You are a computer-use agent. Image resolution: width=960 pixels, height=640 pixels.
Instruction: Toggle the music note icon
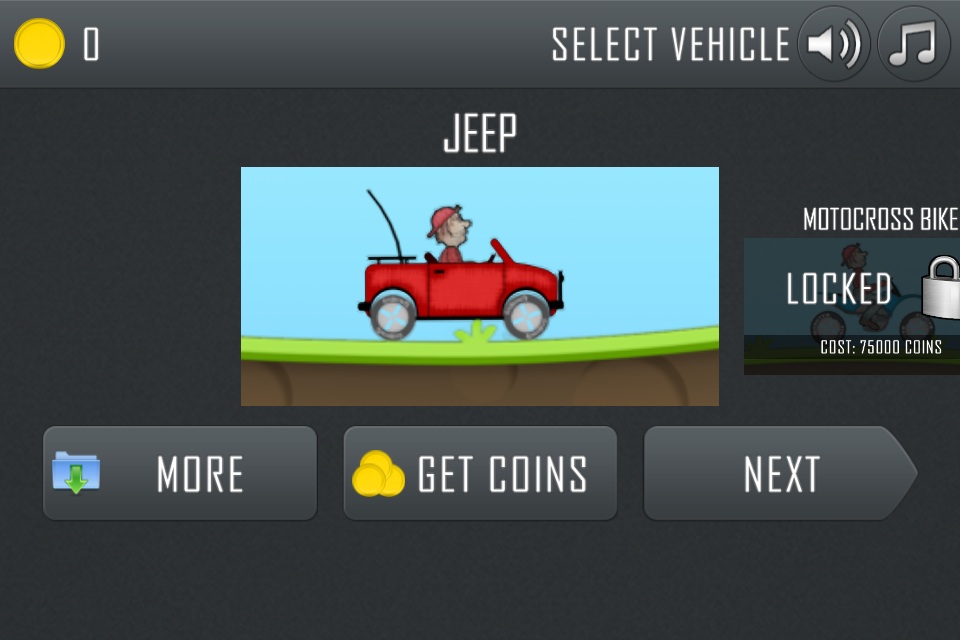[x=913, y=45]
